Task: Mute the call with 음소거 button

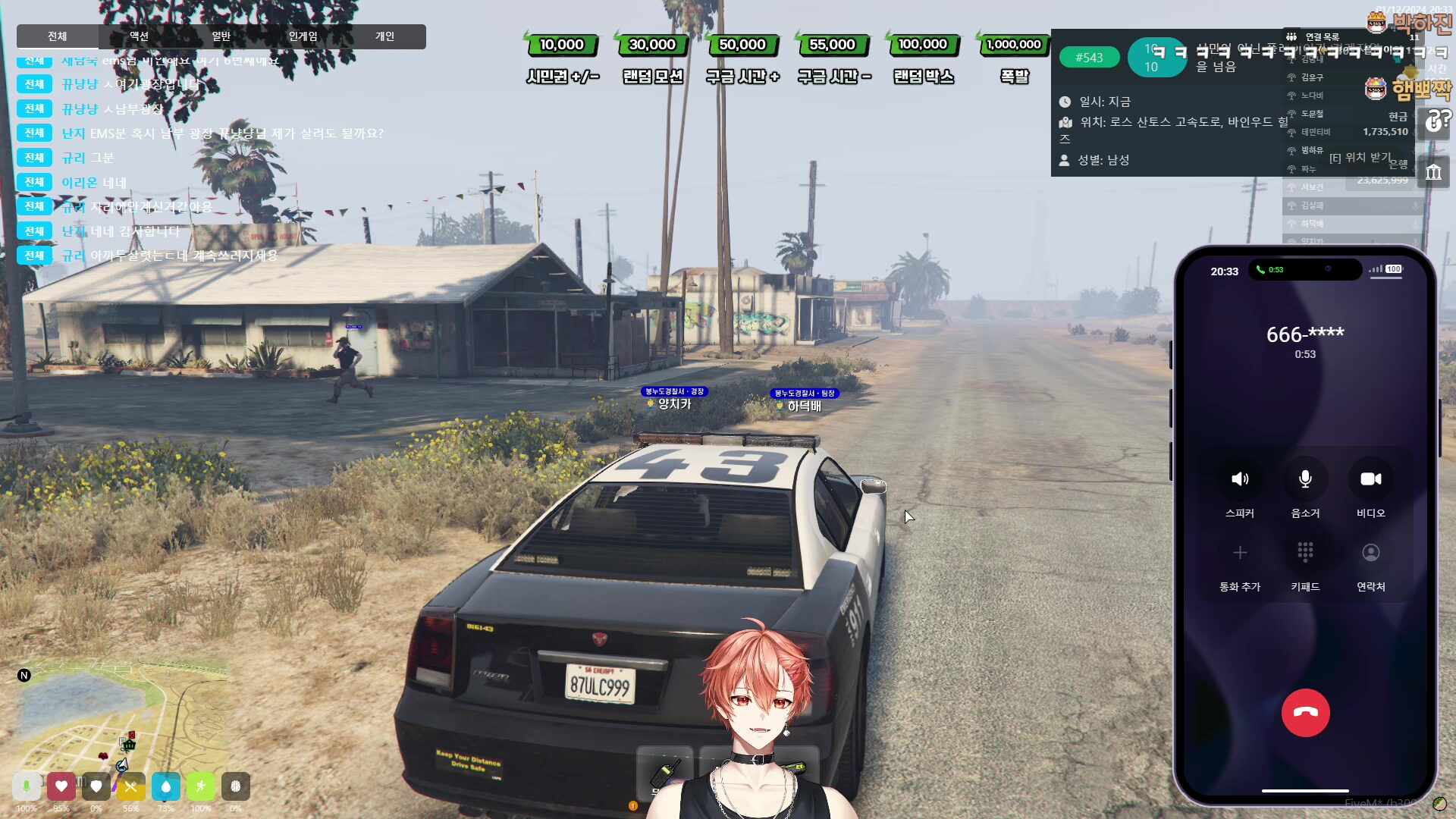Action: pos(1305,479)
